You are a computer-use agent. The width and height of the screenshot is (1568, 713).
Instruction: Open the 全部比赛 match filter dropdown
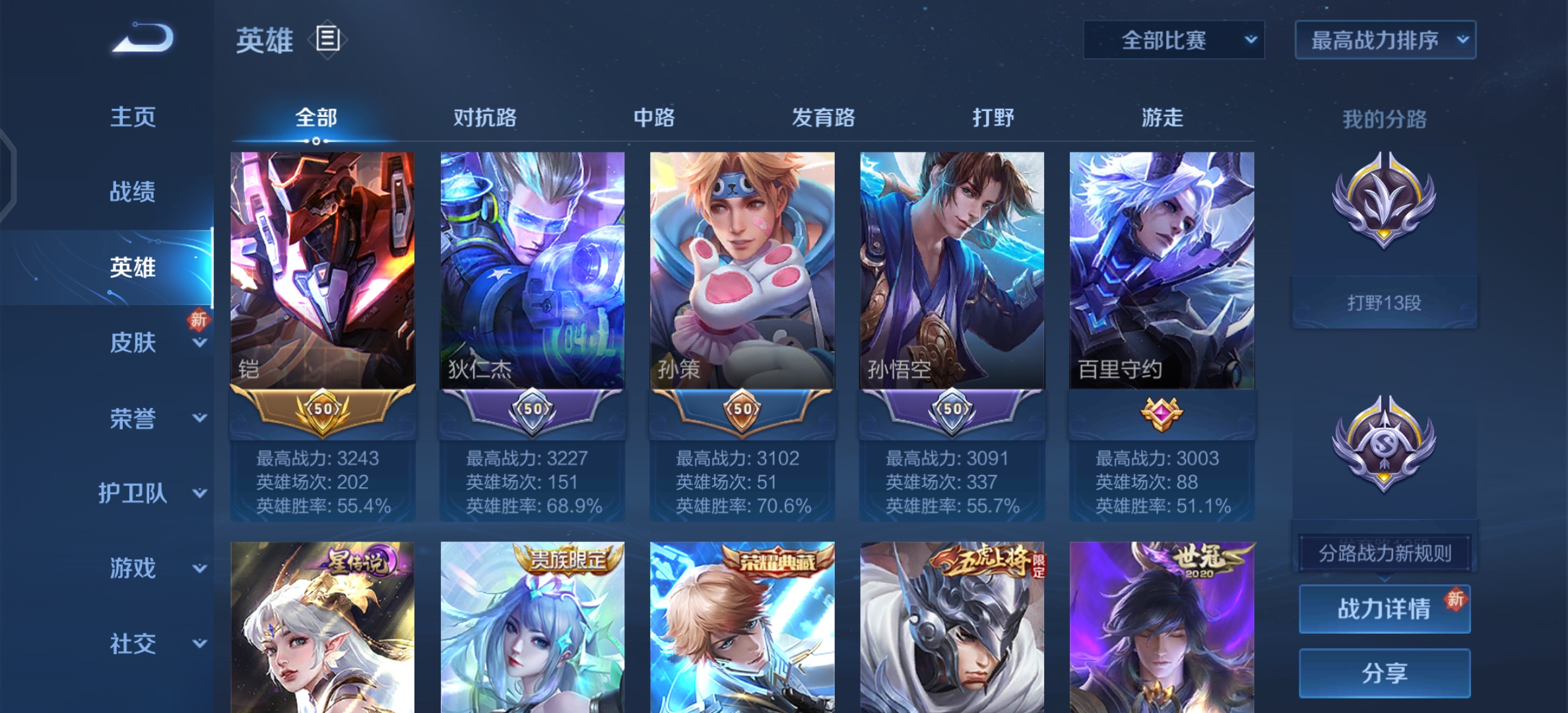[1173, 40]
